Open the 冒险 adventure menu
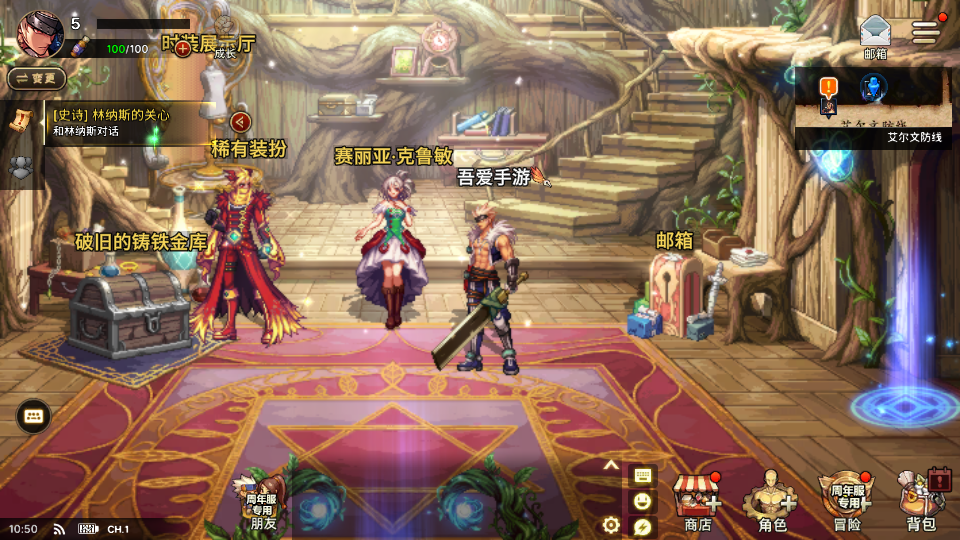The width and height of the screenshot is (960, 540). click(846, 502)
